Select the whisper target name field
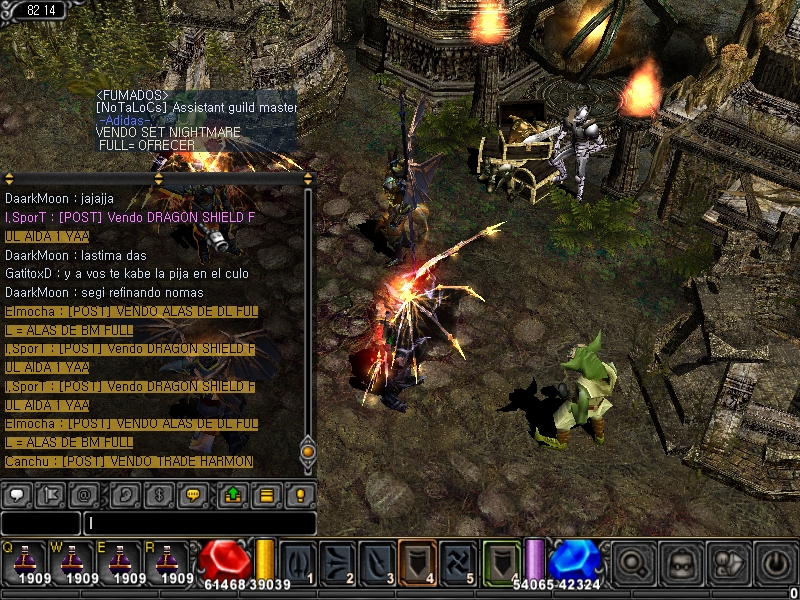800x600 pixels. 41,523
